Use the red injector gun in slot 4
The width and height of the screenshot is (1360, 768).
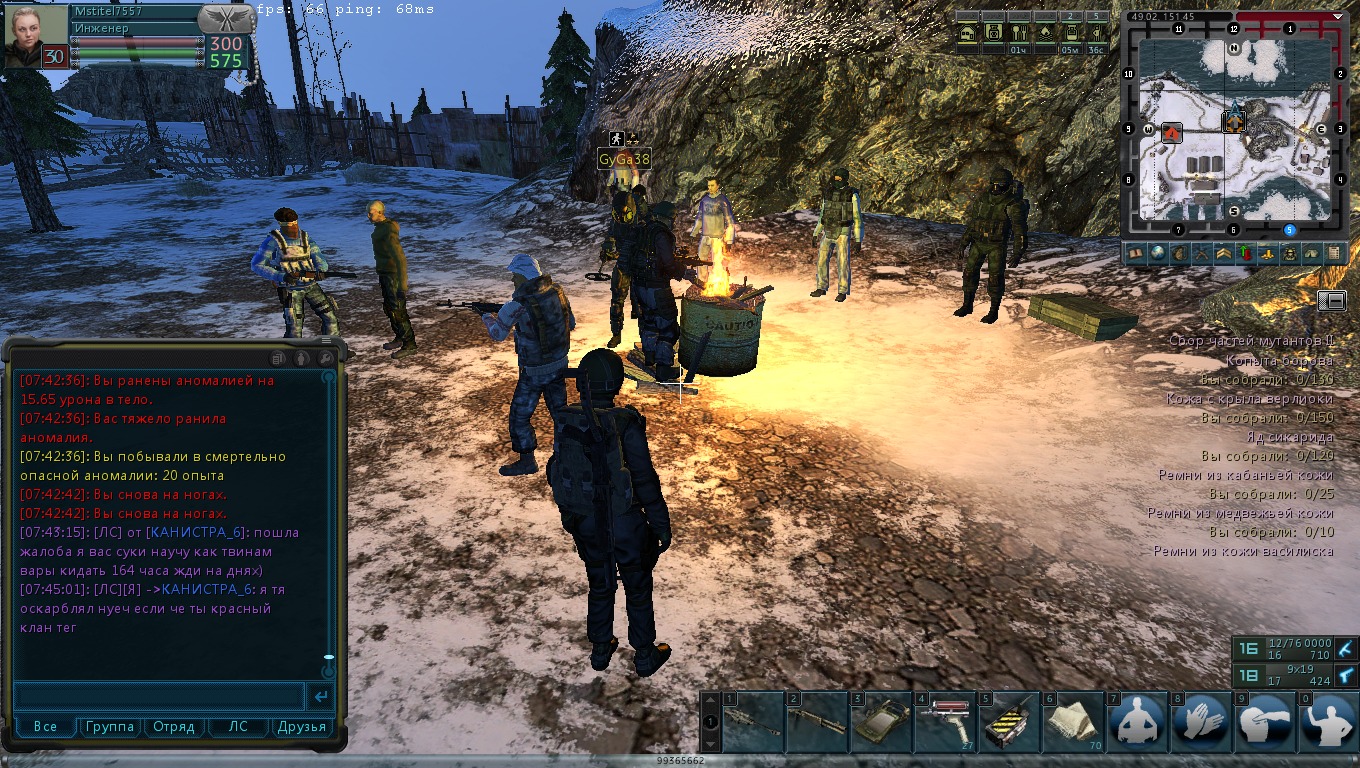(x=943, y=722)
